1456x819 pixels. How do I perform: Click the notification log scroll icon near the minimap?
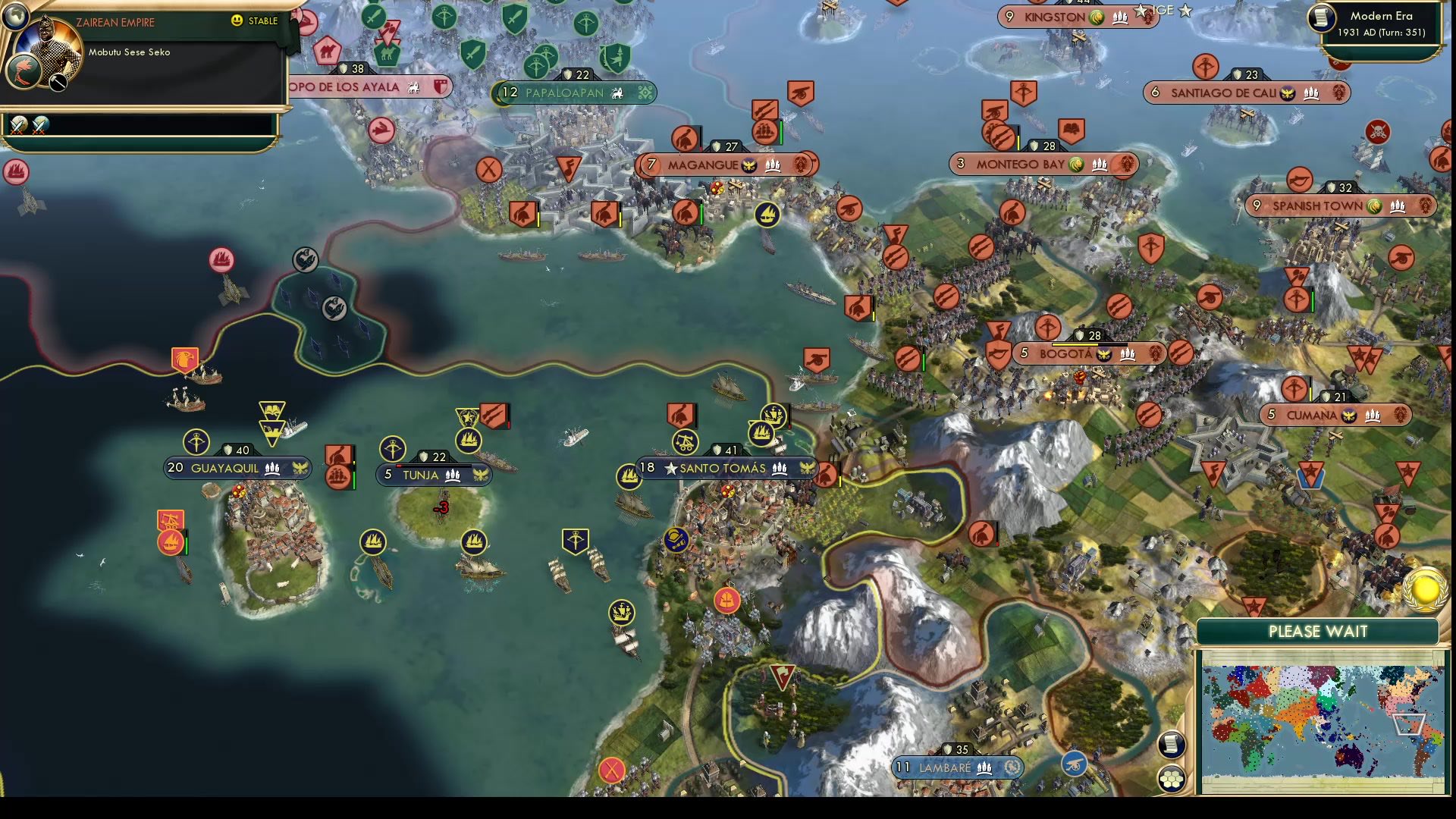(1173, 745)
